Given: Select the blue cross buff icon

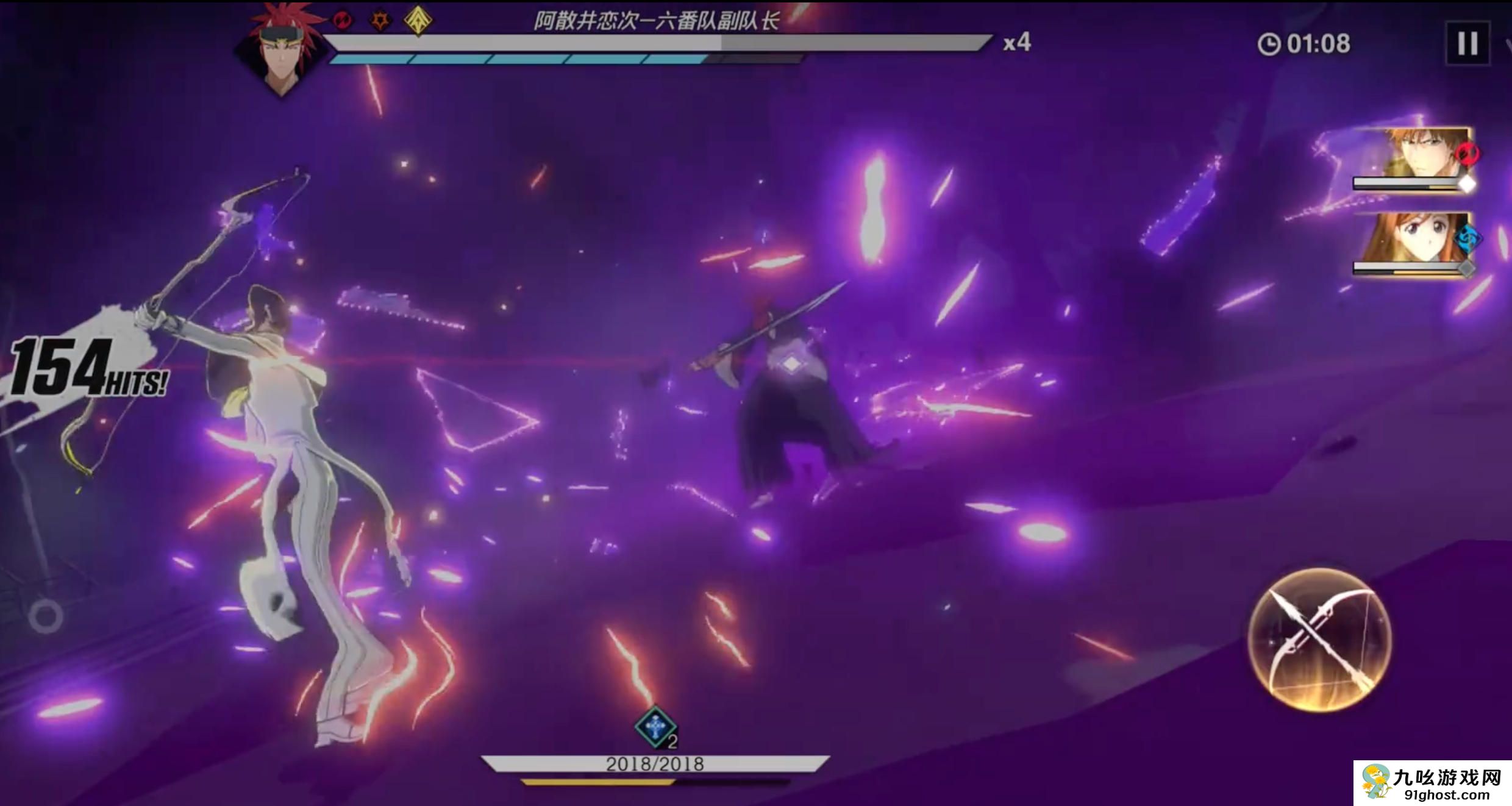Looking at the screenshot, I should 655,727.
